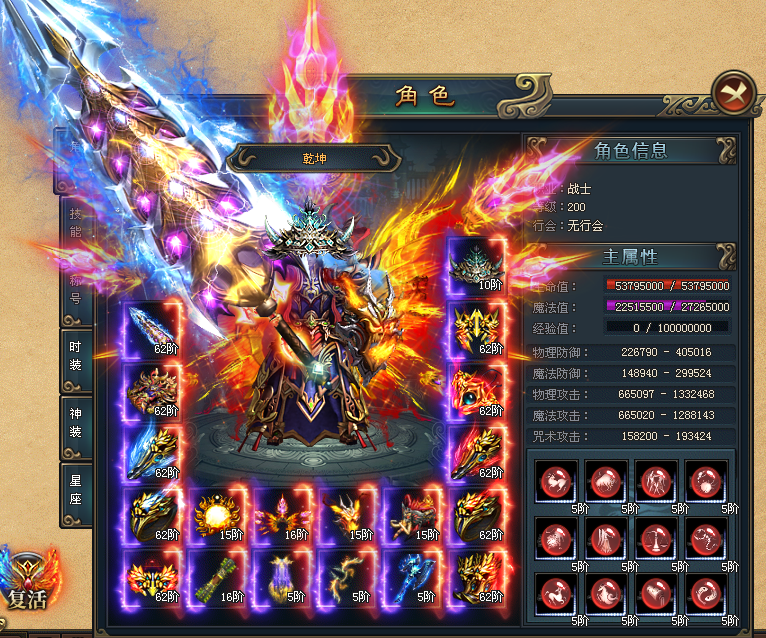Select the Scorpio scorpion zodiac orb

tap(703, 537)
